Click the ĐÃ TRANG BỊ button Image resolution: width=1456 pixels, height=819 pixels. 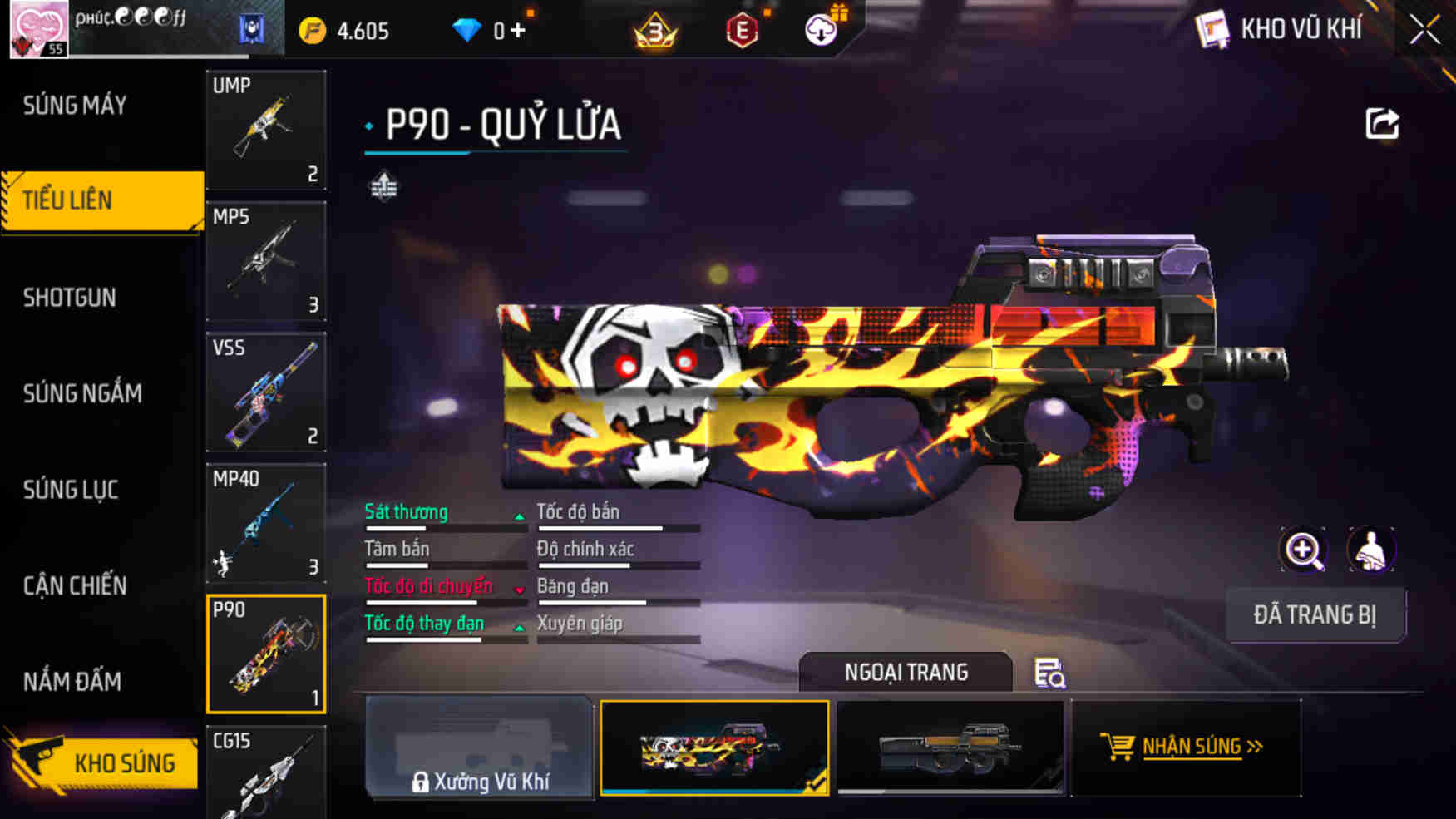[1316, 615]
